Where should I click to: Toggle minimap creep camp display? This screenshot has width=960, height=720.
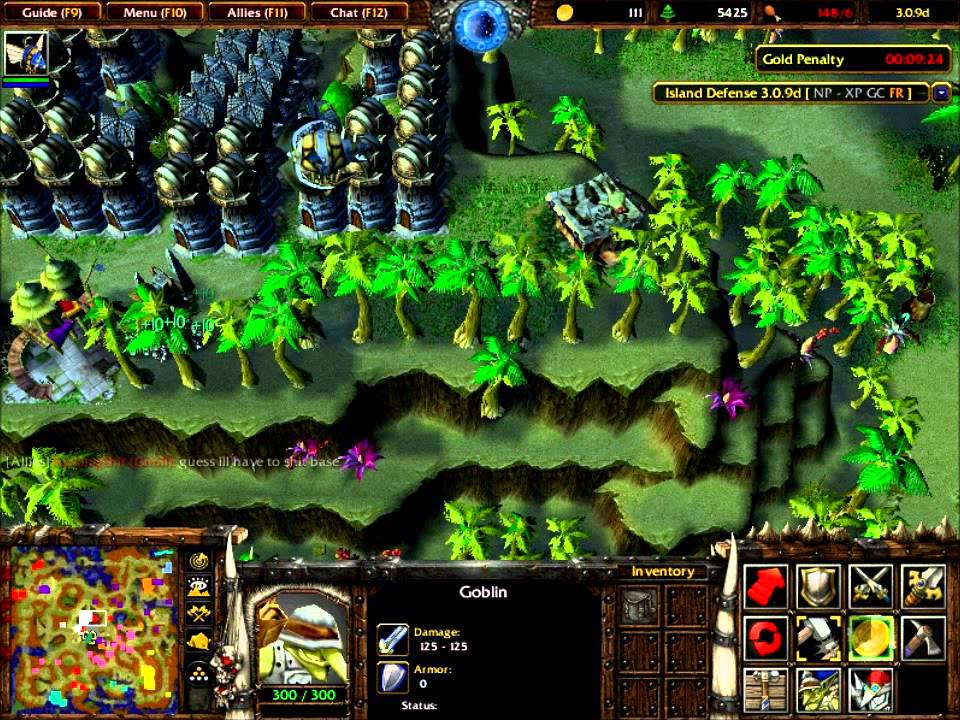(198, 642)
